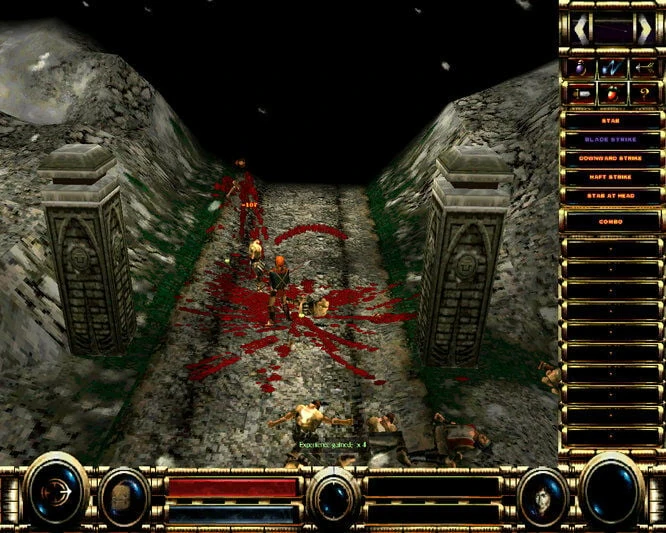Activate the blue lightning bolt icon
666x533 pixels.
pos(613,68)
